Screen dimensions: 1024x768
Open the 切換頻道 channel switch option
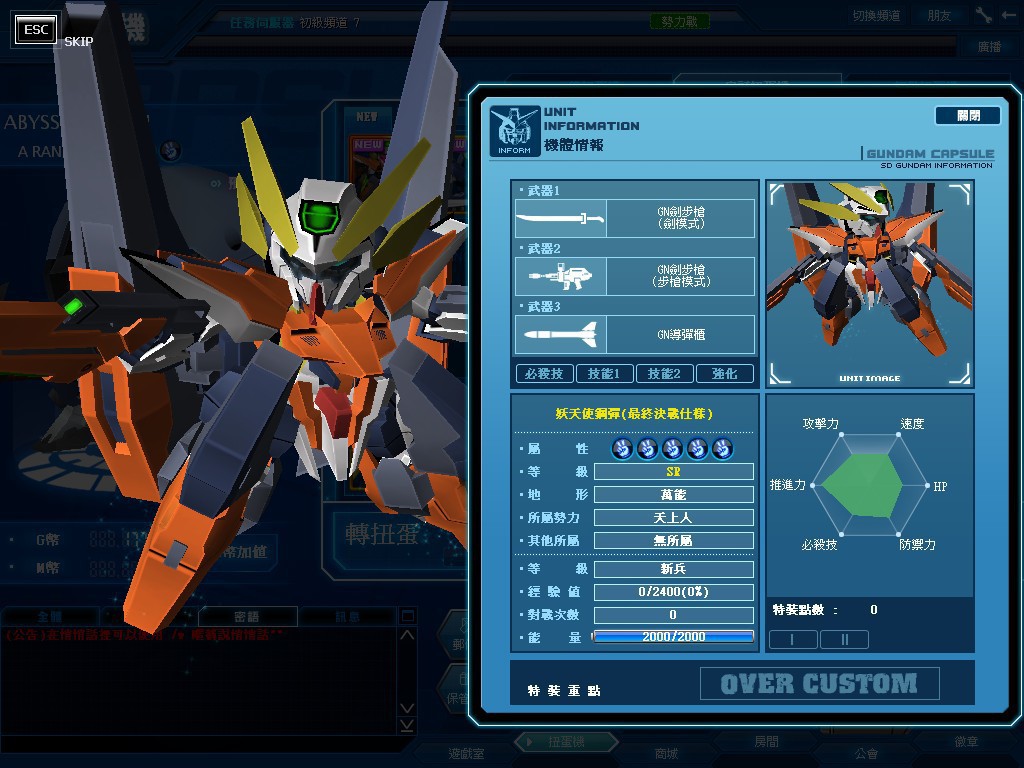(x=876, y=16)
